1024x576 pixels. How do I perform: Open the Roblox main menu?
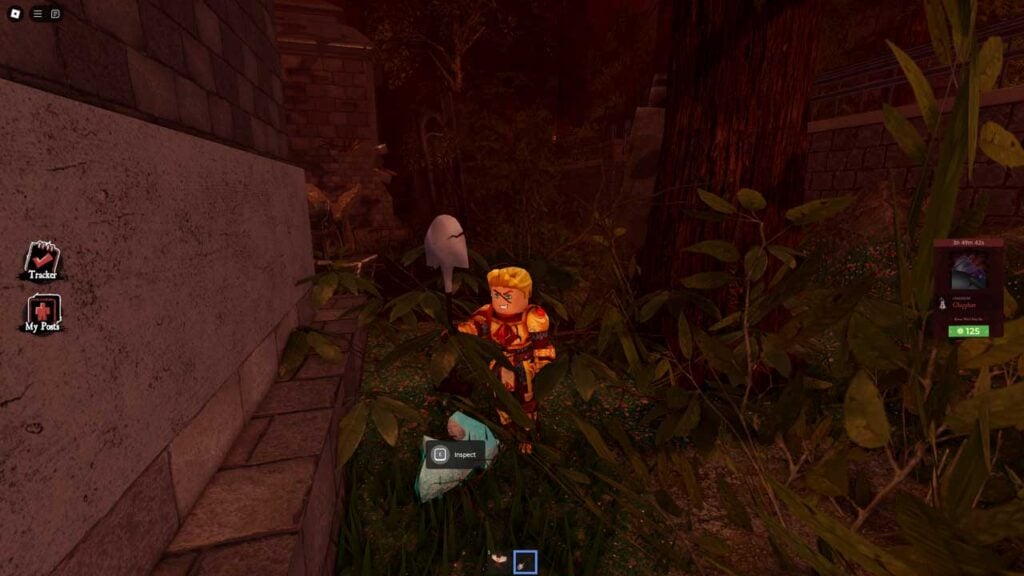coord(14,14)
